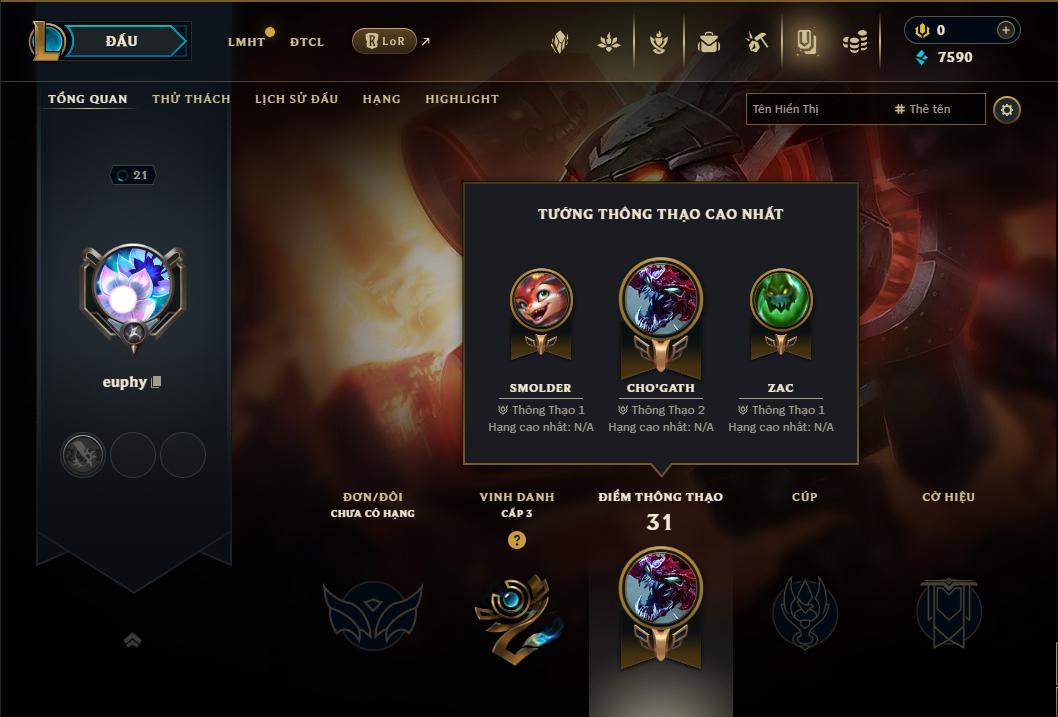Click the Vinh Danh question mark icon
The image size is (1058, 717).
pos(516,540)
